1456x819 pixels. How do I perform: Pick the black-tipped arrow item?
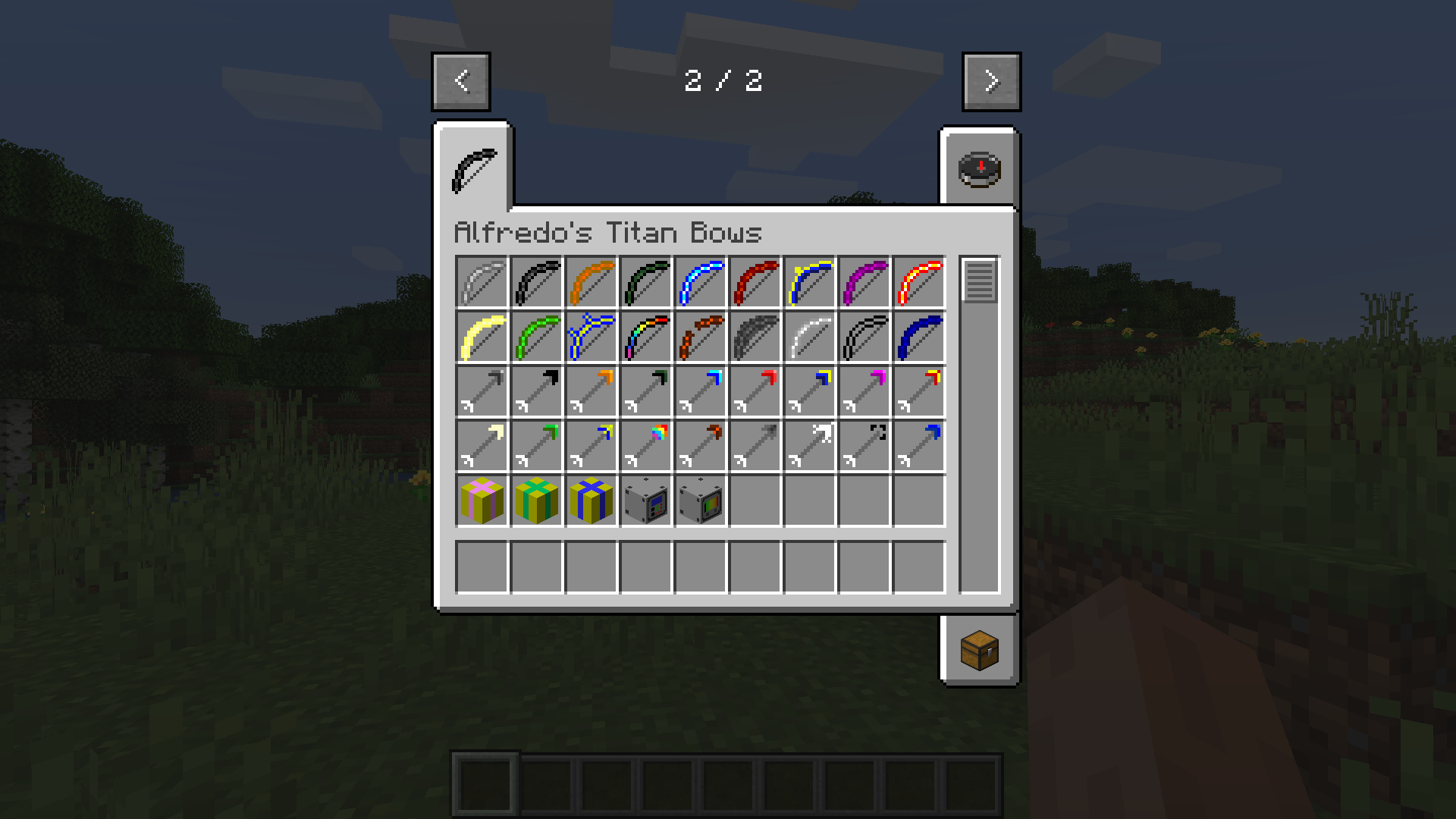point(536,391)
